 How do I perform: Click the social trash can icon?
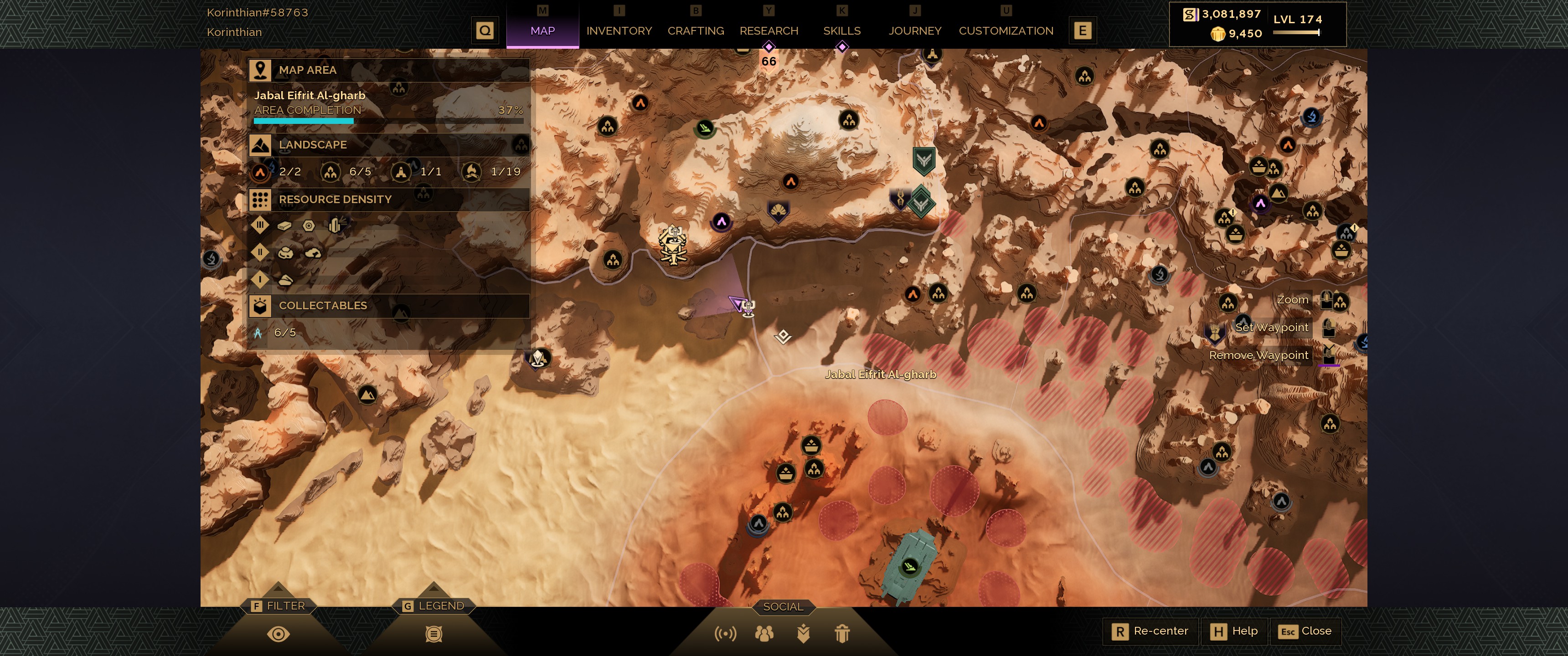tap(842, 634)
